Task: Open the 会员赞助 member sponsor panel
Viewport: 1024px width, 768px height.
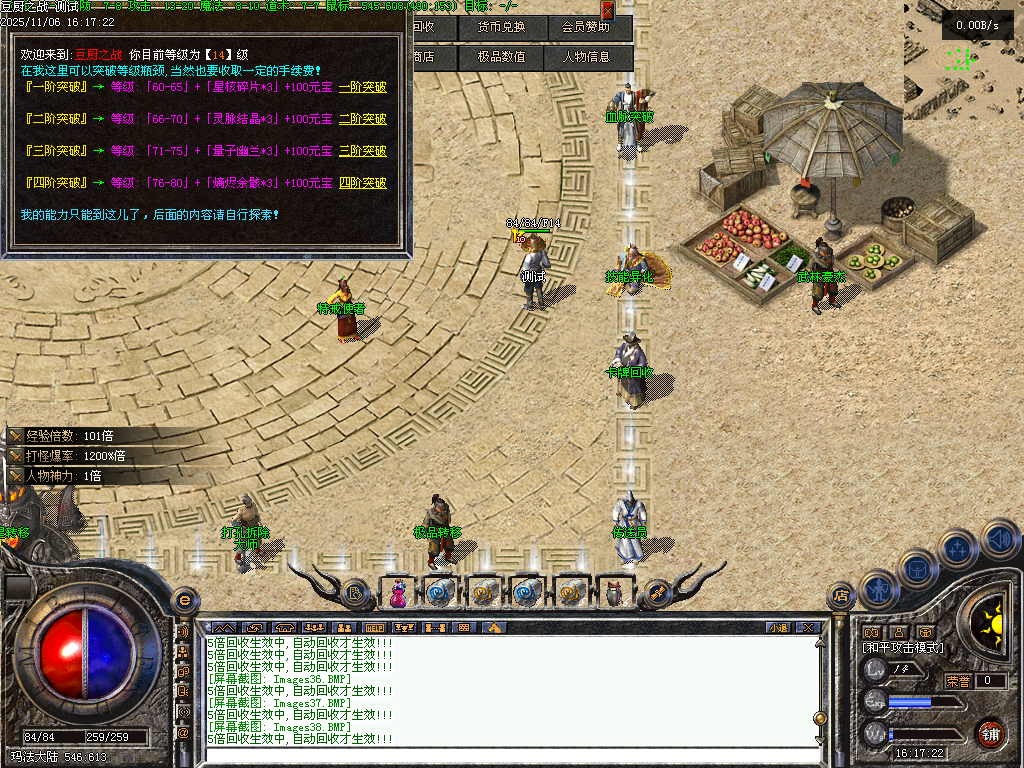Action: point(586,27)
